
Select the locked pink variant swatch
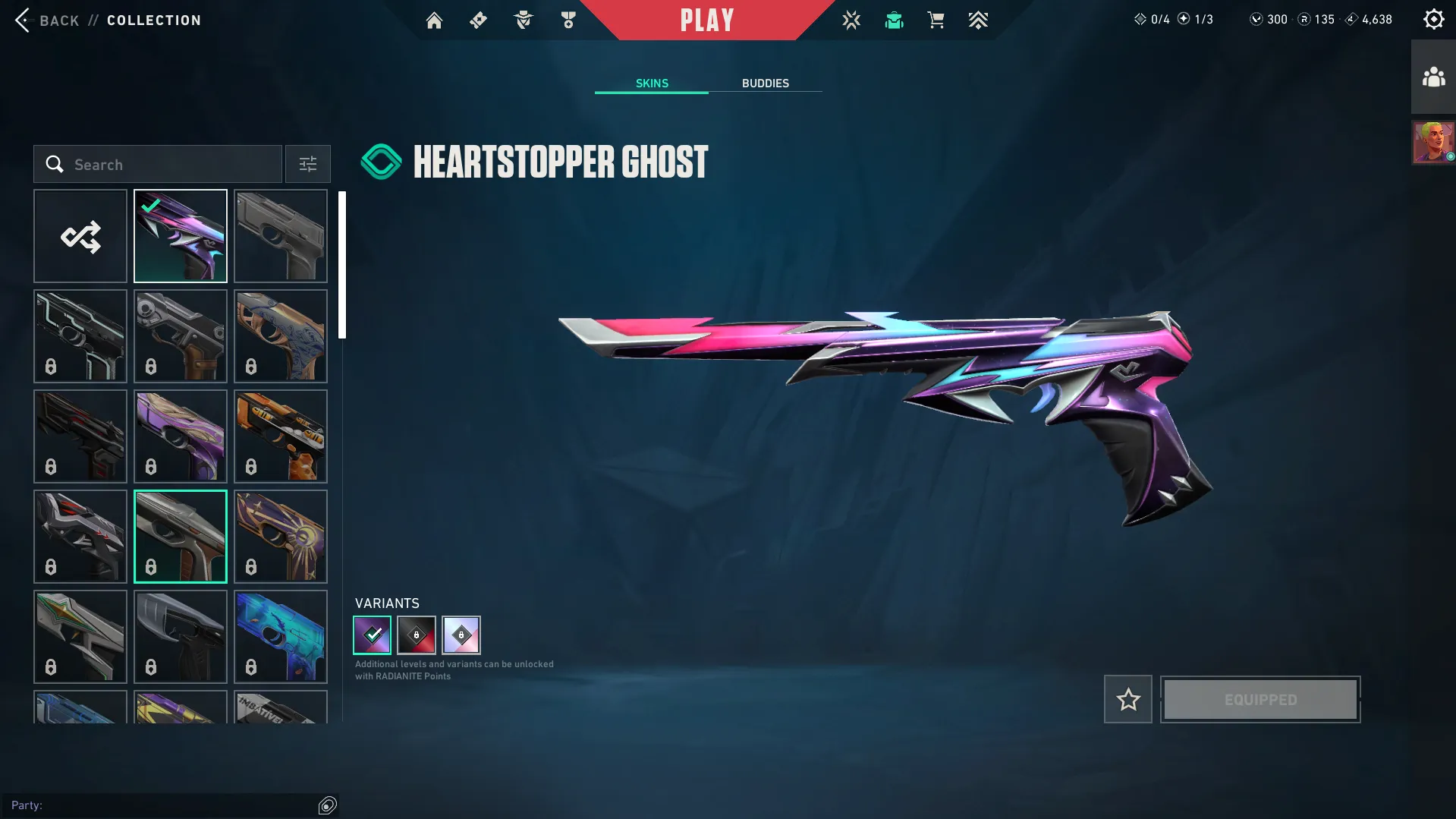click(x=461, y=635)
